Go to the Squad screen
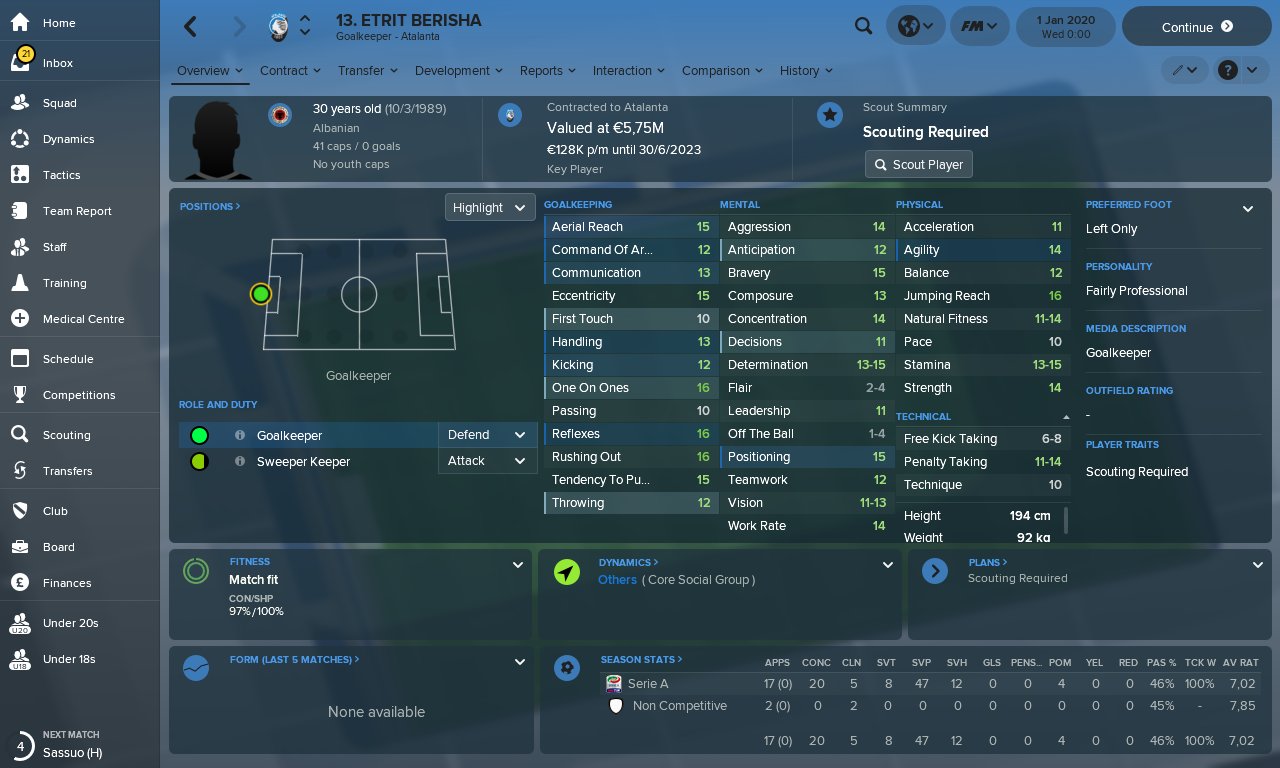 pyautogui.click(x=59, y=103)
